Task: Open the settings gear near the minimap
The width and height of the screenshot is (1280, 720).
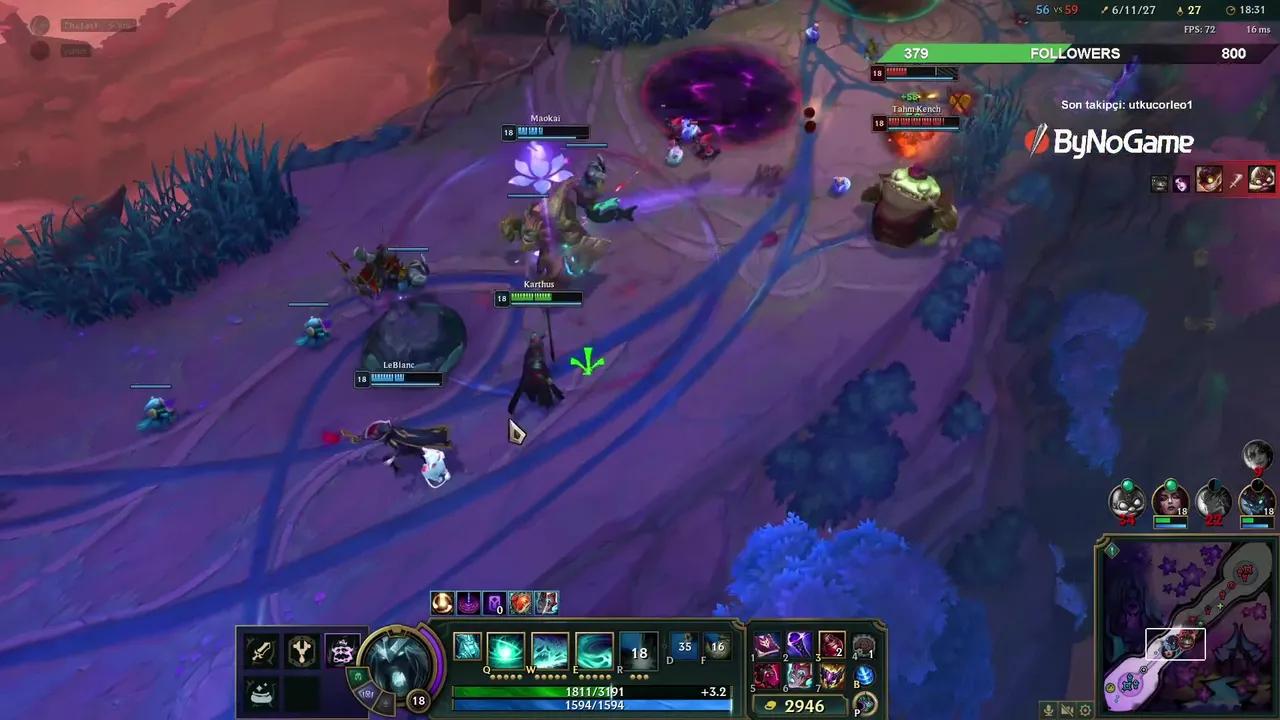Action: (1086, 709)
